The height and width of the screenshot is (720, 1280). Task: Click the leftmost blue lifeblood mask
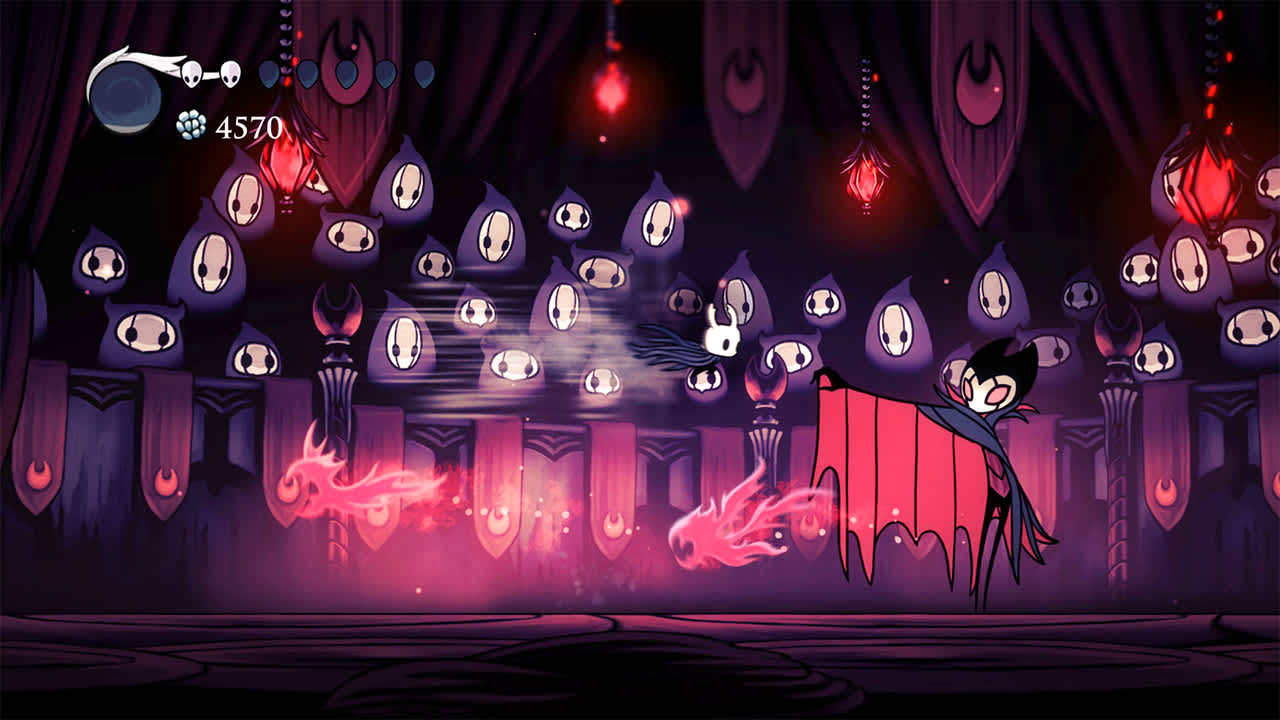[269, 73]
